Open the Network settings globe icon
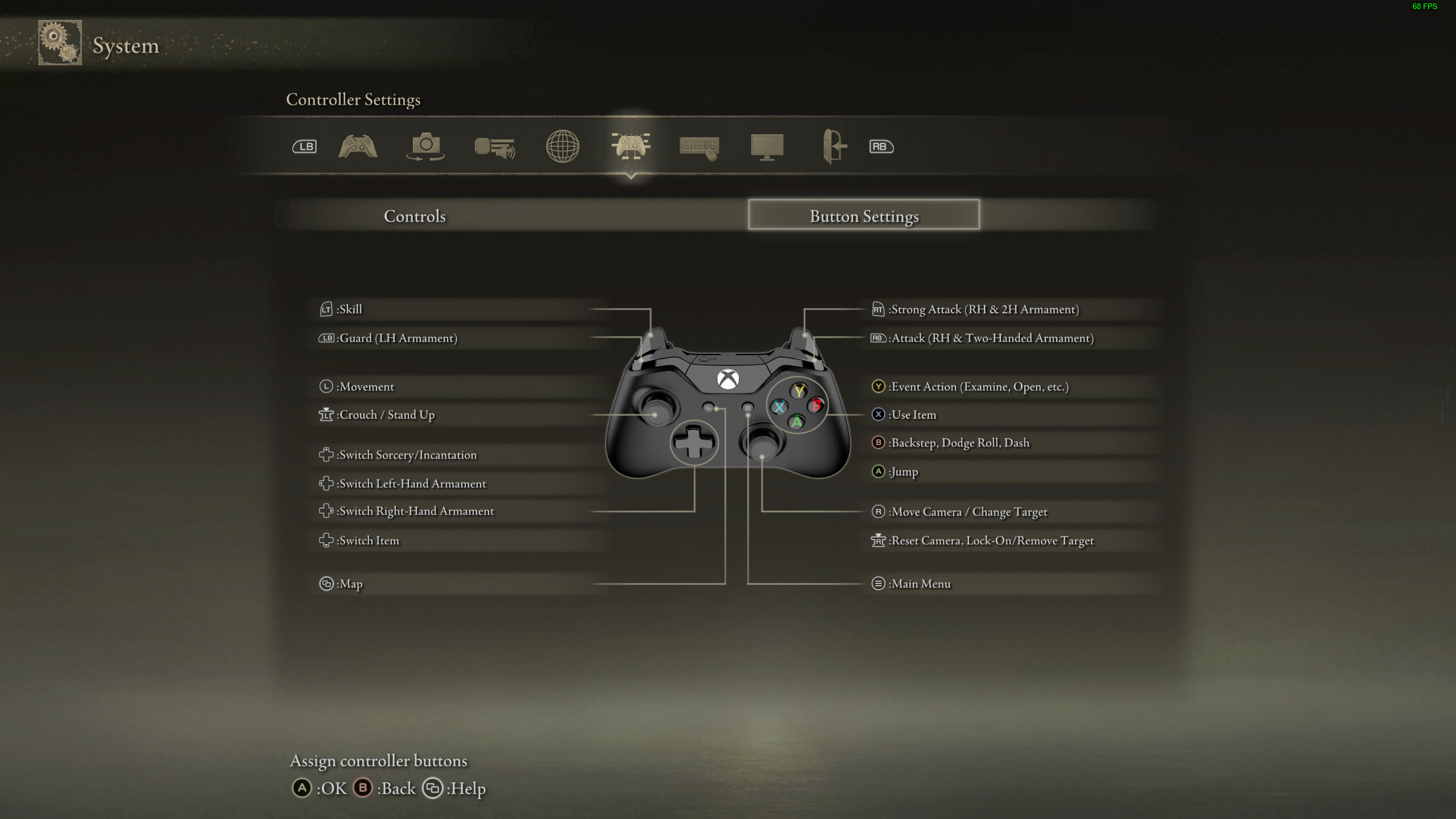The width and height of the screenshot is (1456, 819). click(562, 147)
